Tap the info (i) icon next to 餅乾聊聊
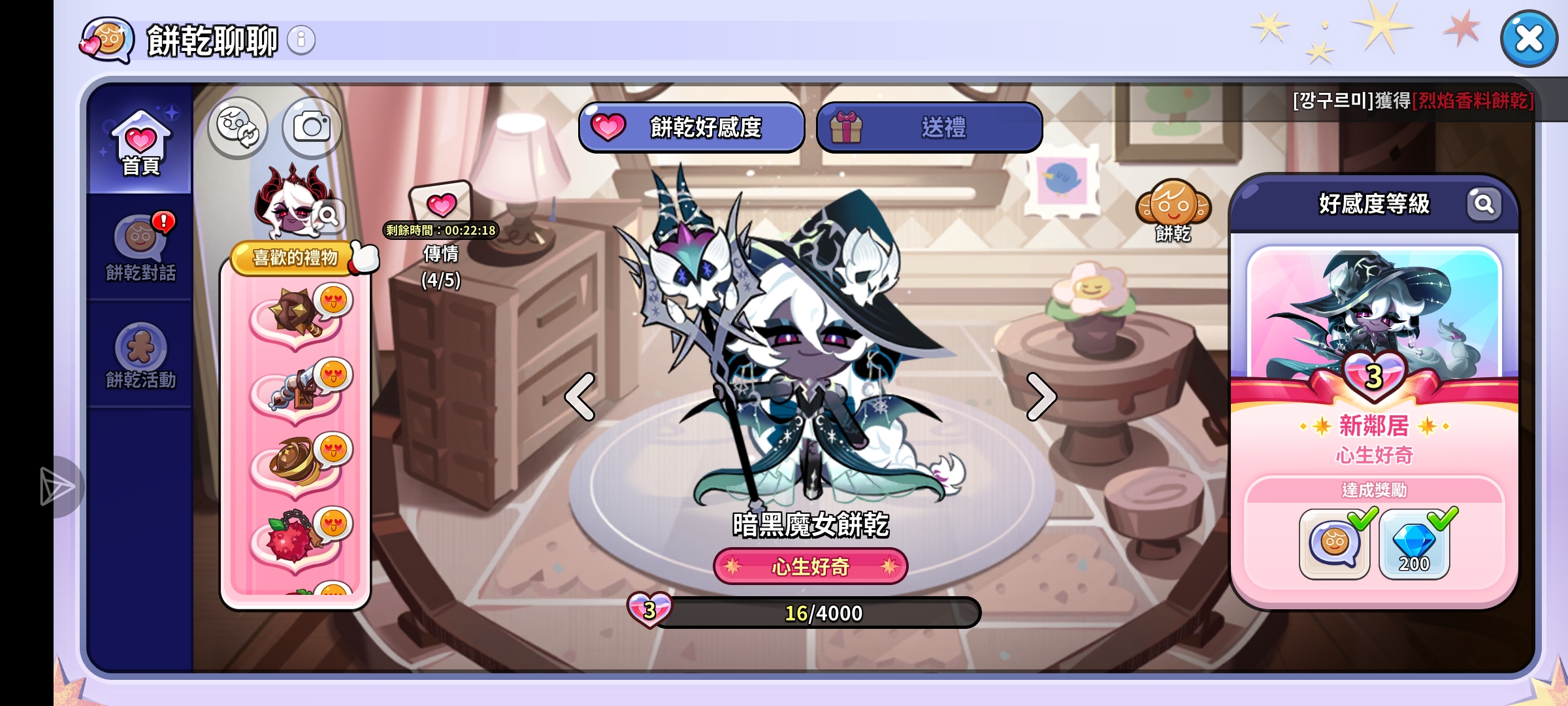Image resolution: width=1568 pixels, height=706 pixels. (x=301, y=39)
